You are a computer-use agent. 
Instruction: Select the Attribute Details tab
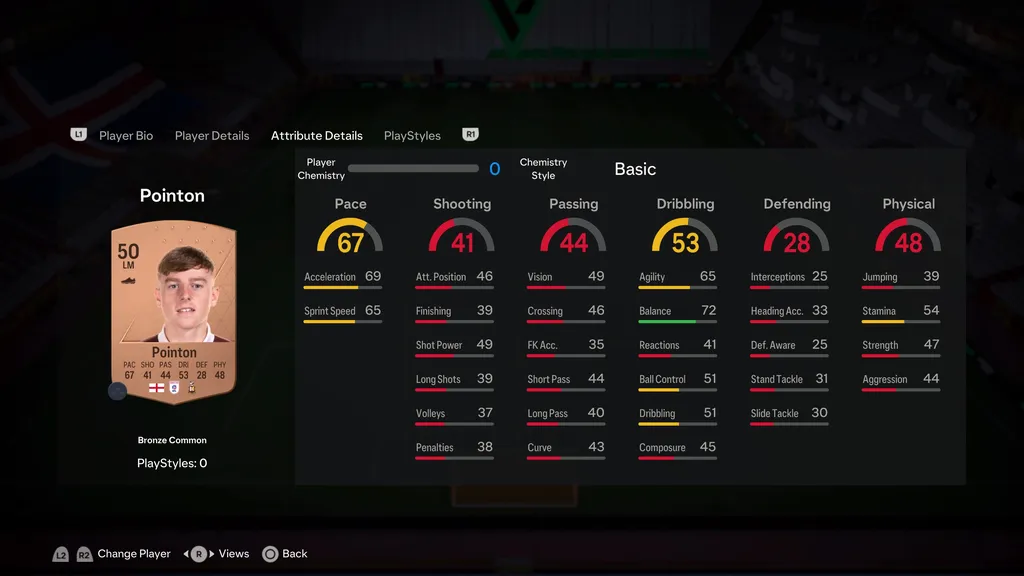click(316, 136)
